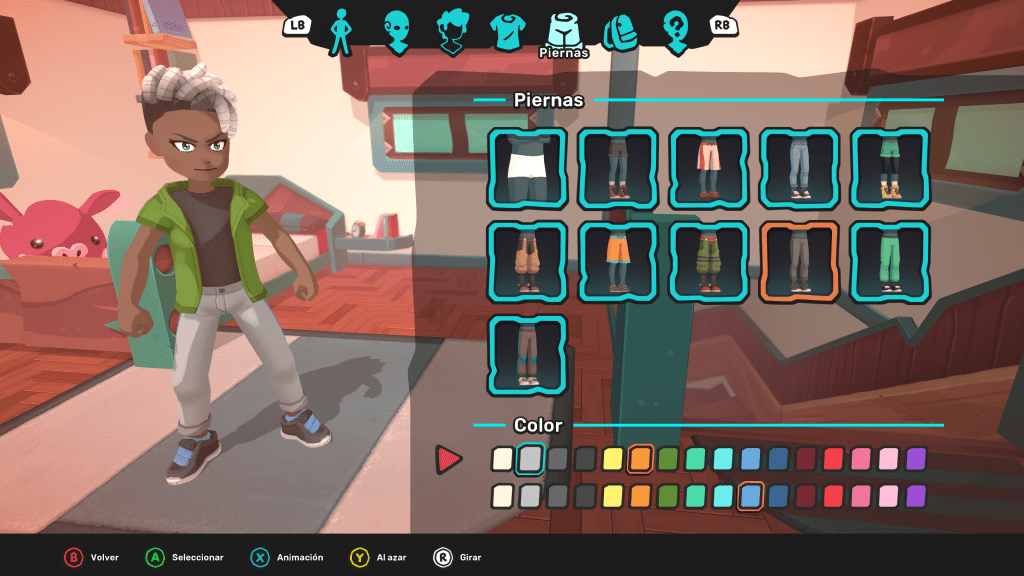
Task: Choose green shorts with yellow boots
Action: point(891,168)
